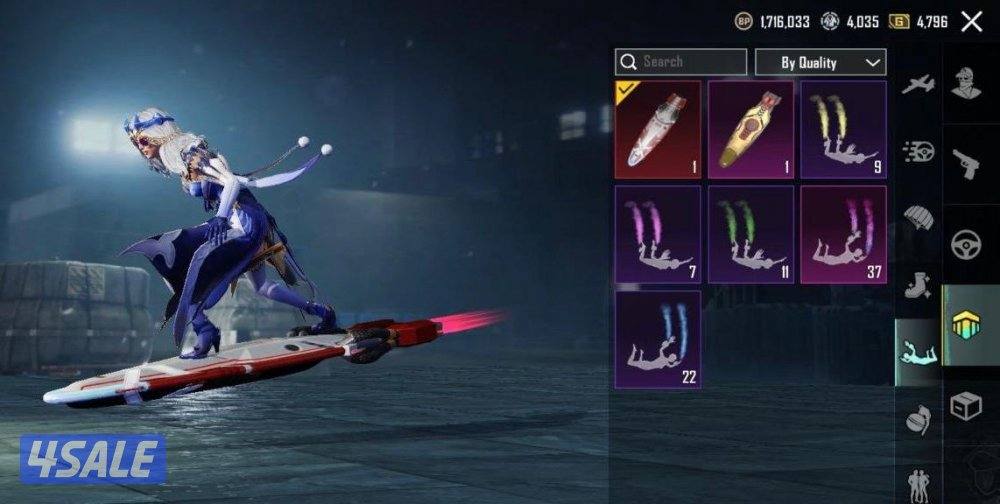Select the blue smoke trail with count 22
This screenshot has height=504, width=1000.
(x=657, y=339)
